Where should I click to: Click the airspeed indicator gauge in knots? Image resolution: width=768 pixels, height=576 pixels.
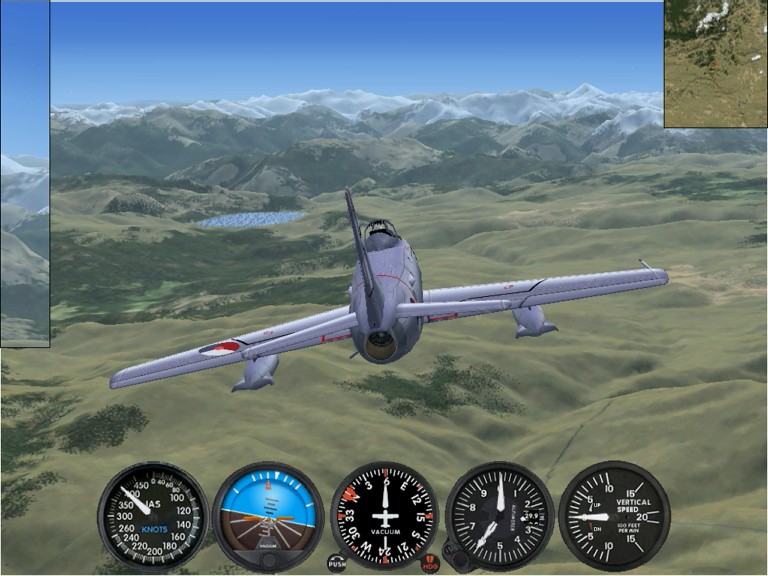coord(151,516)
